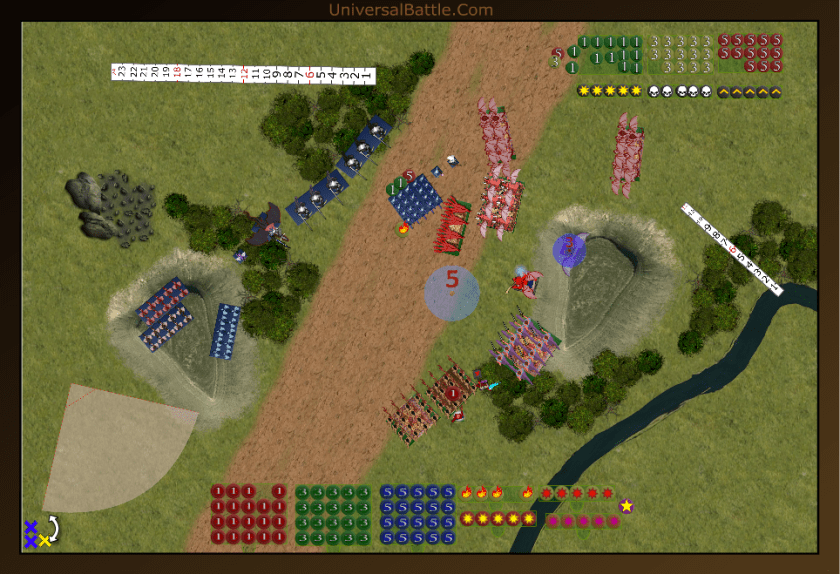
Task: Click the white curved rotate arrow
Action: (53, 528)
